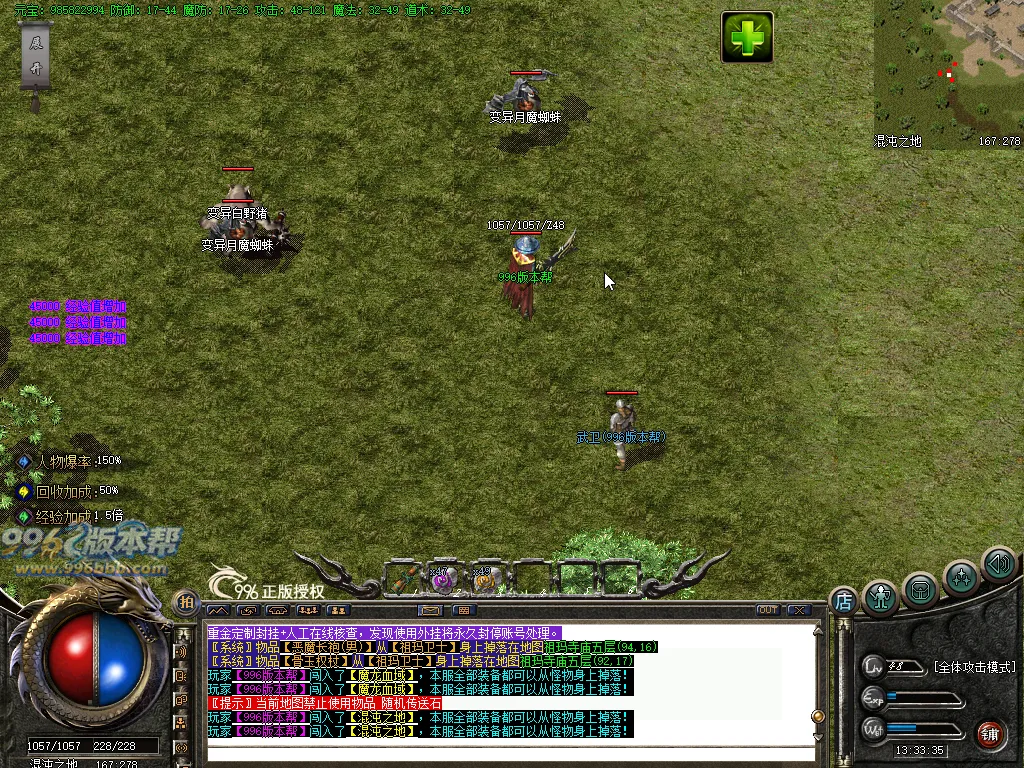Open the character equipment icon
1024x768 pixels.
tap(881, 597)
